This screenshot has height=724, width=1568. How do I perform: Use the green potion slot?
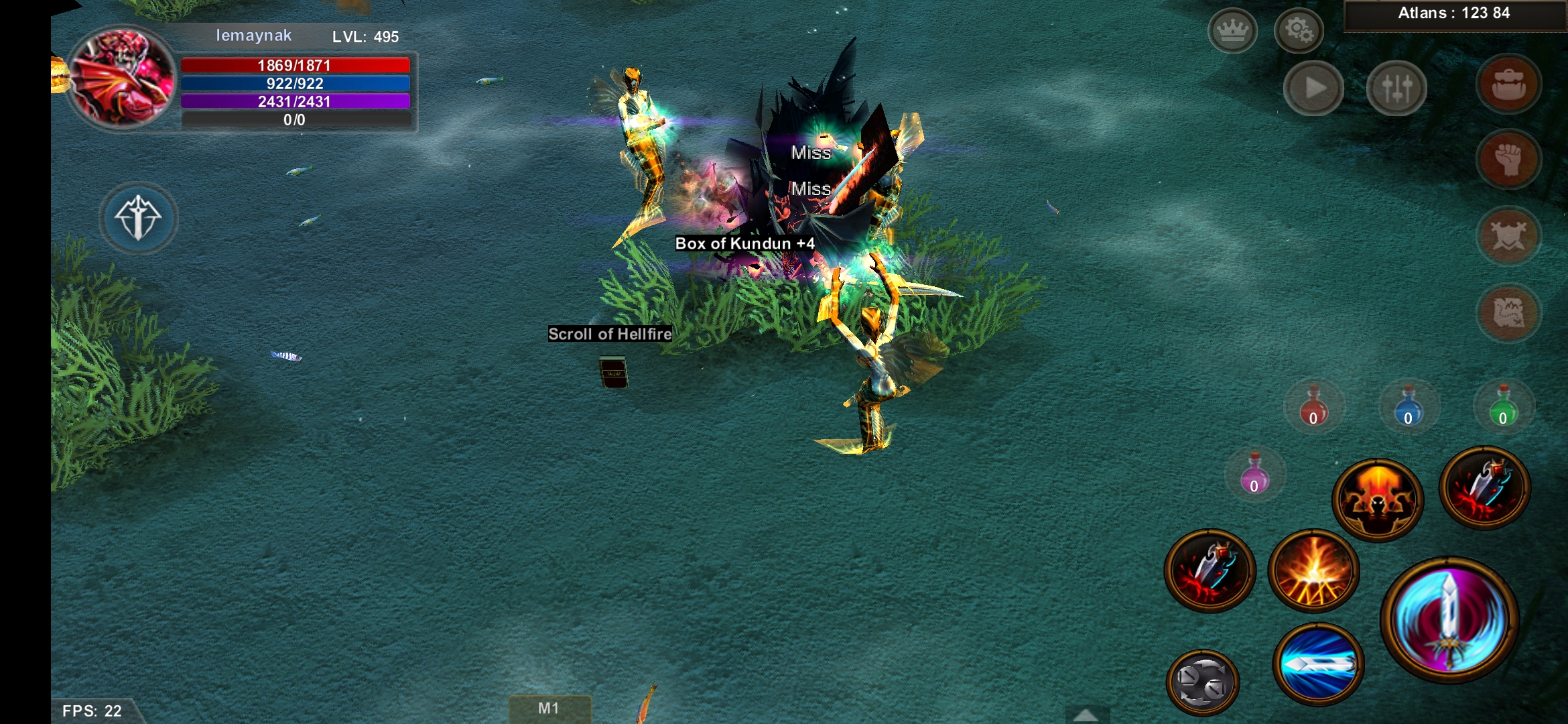pyautogui.click(x=1503, y=407)
